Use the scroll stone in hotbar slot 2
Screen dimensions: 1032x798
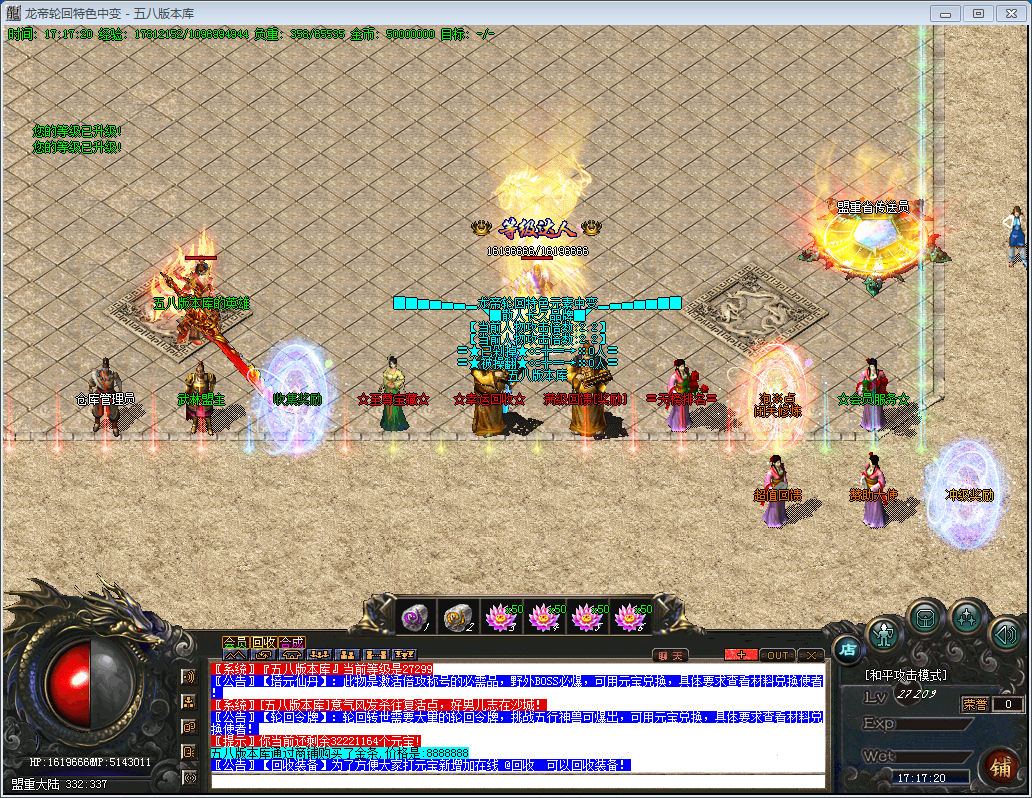(x=457, y=617)
